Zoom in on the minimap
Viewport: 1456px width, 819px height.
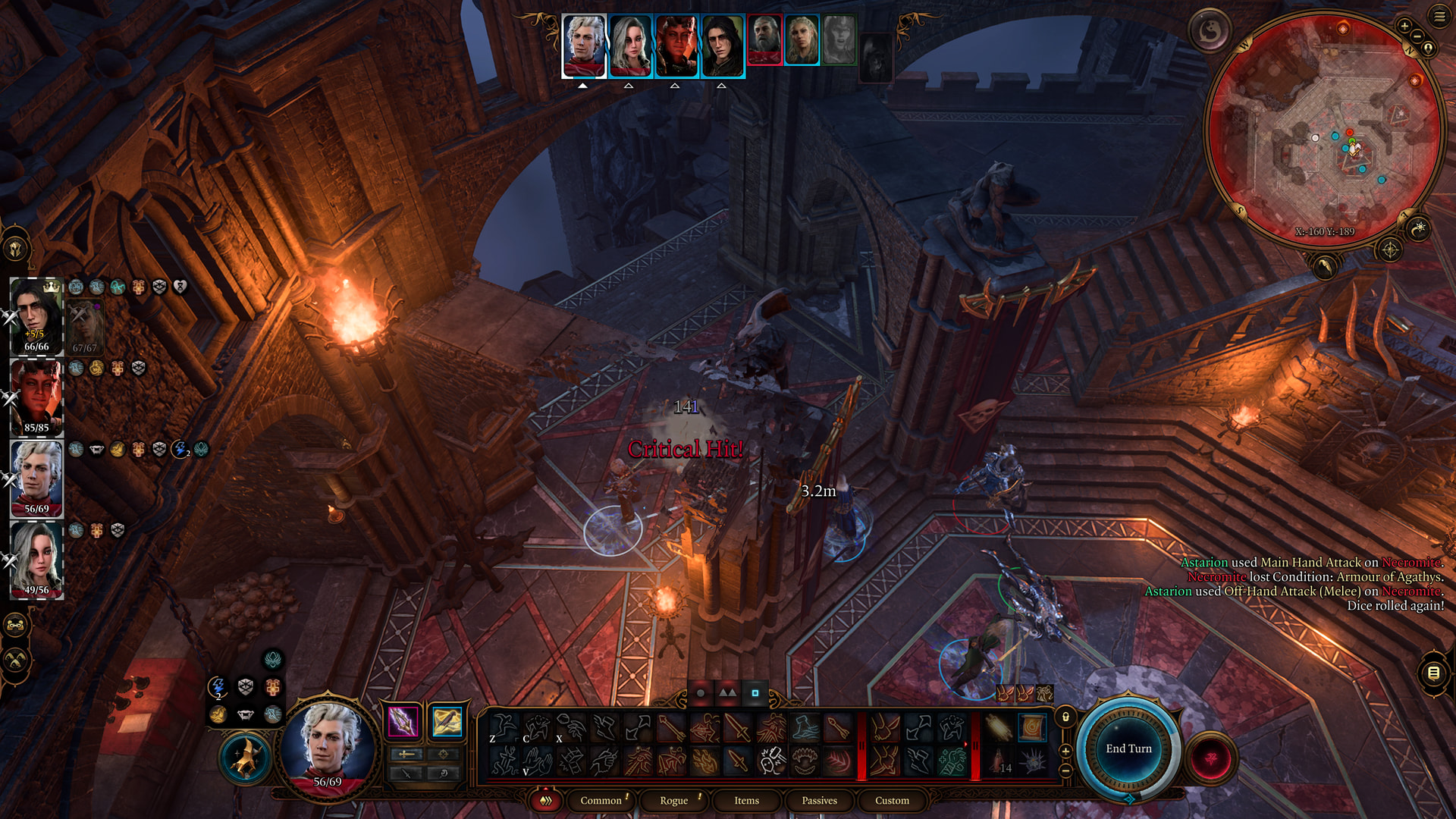(x=1404, y=27)
